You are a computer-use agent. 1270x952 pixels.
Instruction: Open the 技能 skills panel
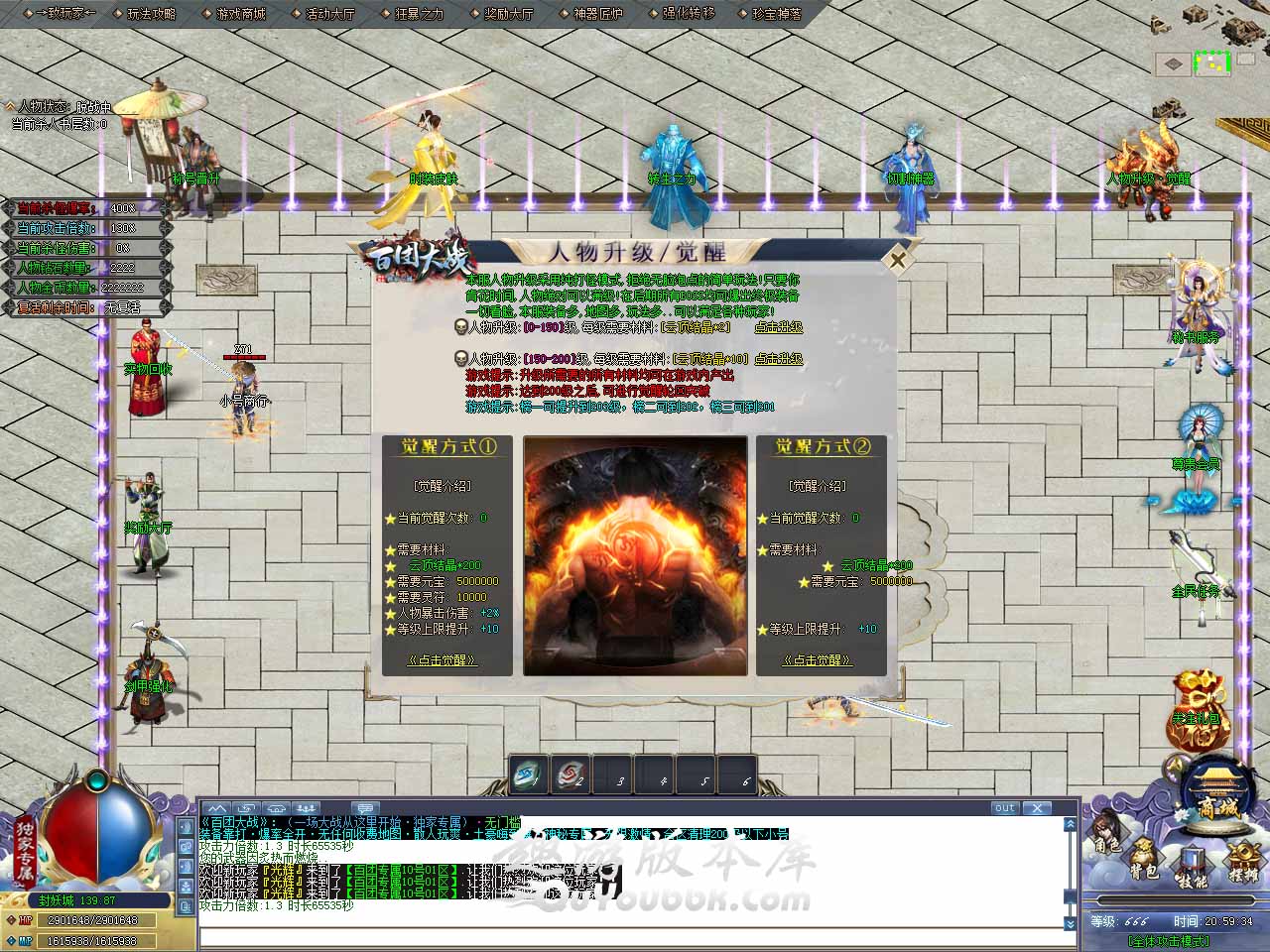(x=1192, y=870)
